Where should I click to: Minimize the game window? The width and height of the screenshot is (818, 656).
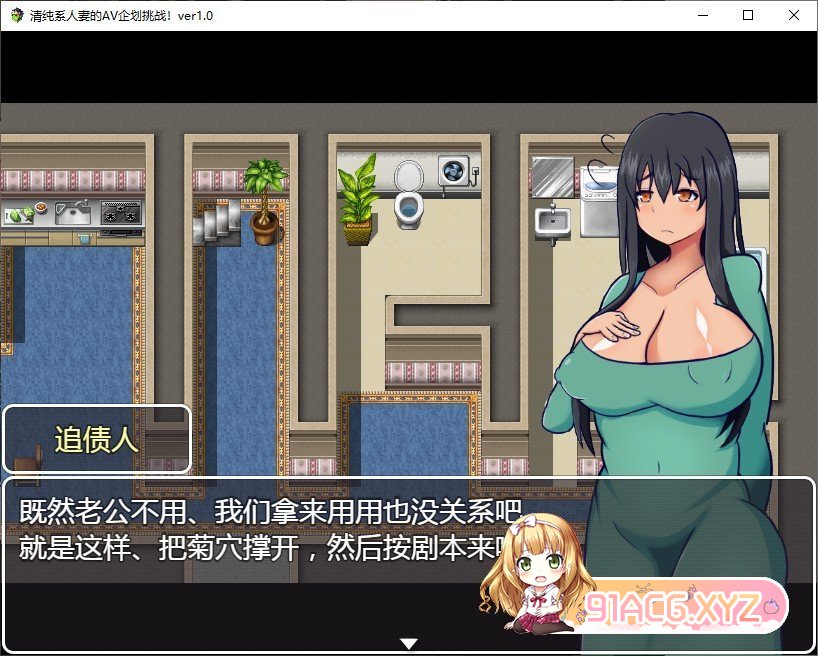pyautogui.click(x=702, y=15)
